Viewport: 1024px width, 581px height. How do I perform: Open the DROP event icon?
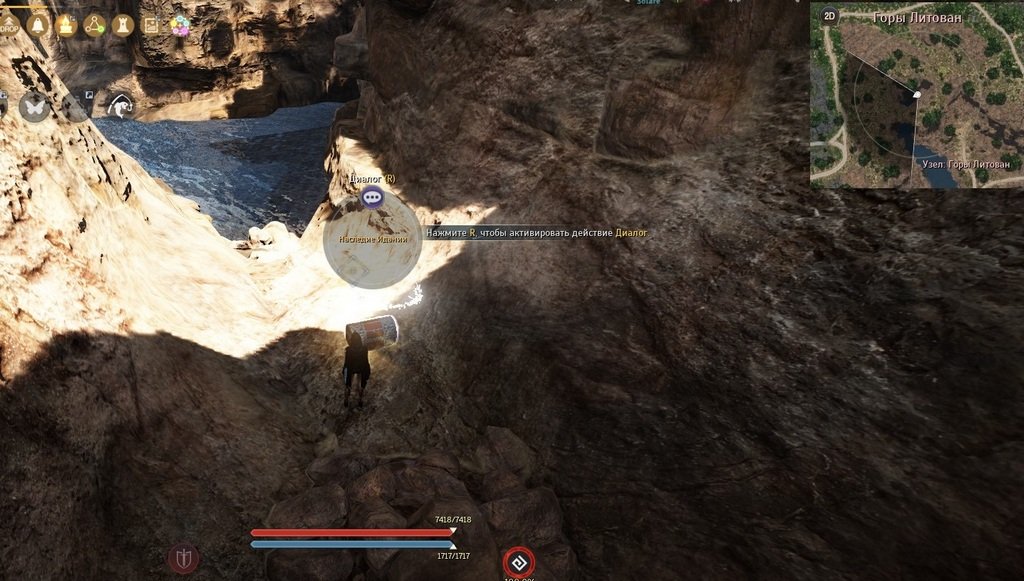8,25
